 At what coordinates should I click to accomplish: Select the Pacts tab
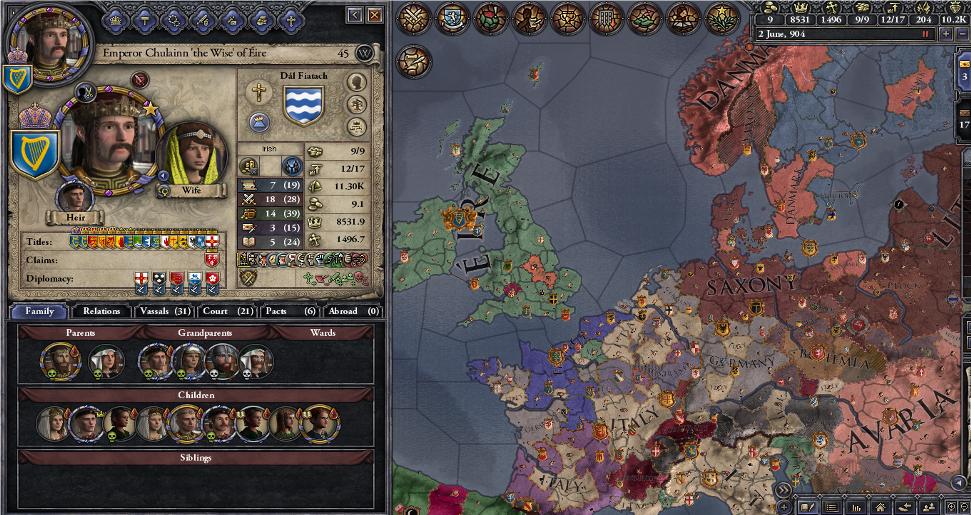(x=288, y=311)
